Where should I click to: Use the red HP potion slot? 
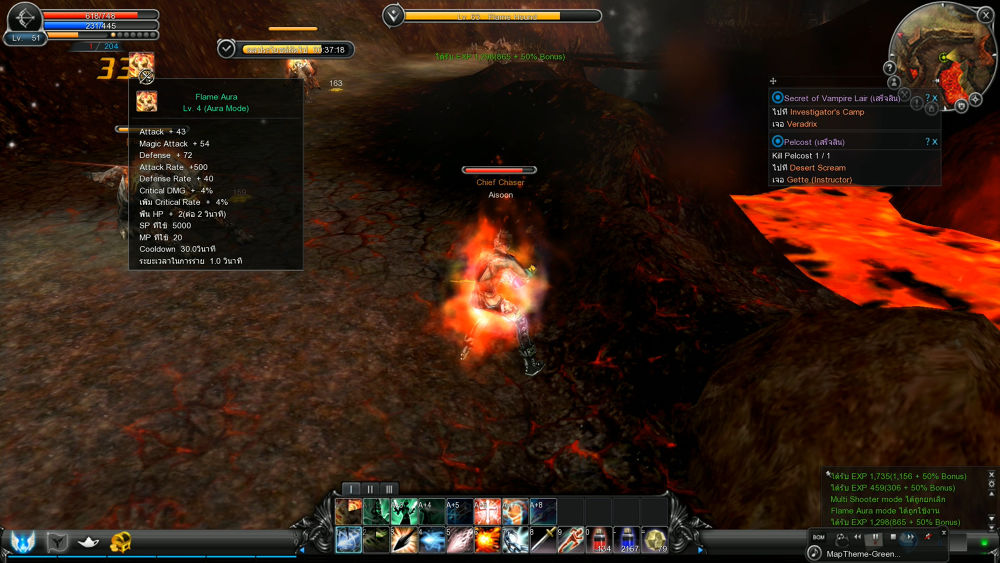(x=600, y=541)
